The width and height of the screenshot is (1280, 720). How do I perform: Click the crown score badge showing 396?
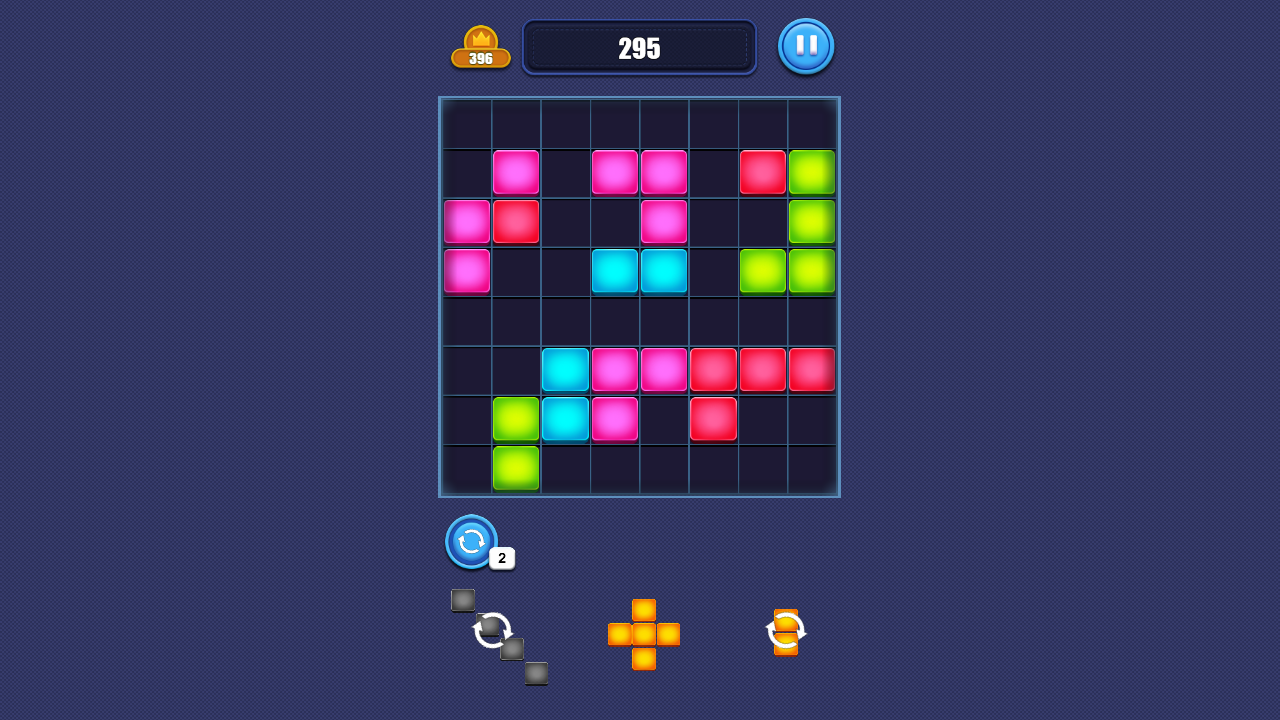click(x=481, y=46)
